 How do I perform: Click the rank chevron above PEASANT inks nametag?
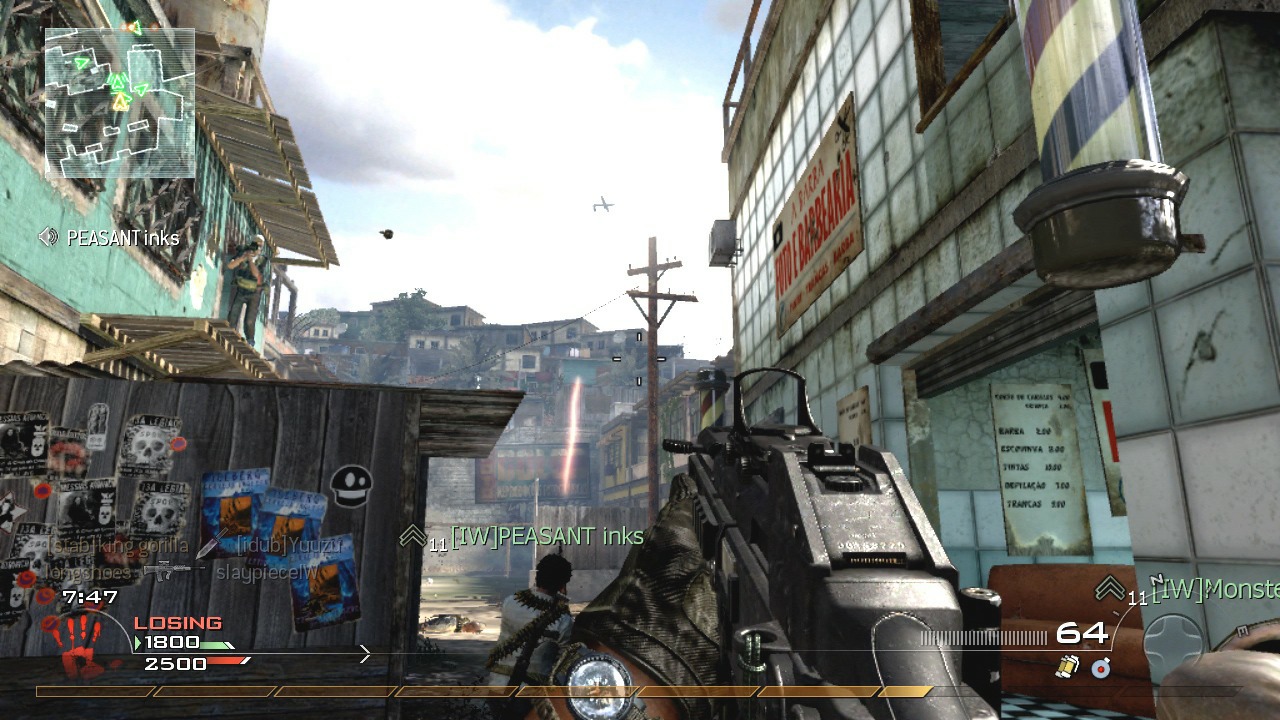coord(411,536)
